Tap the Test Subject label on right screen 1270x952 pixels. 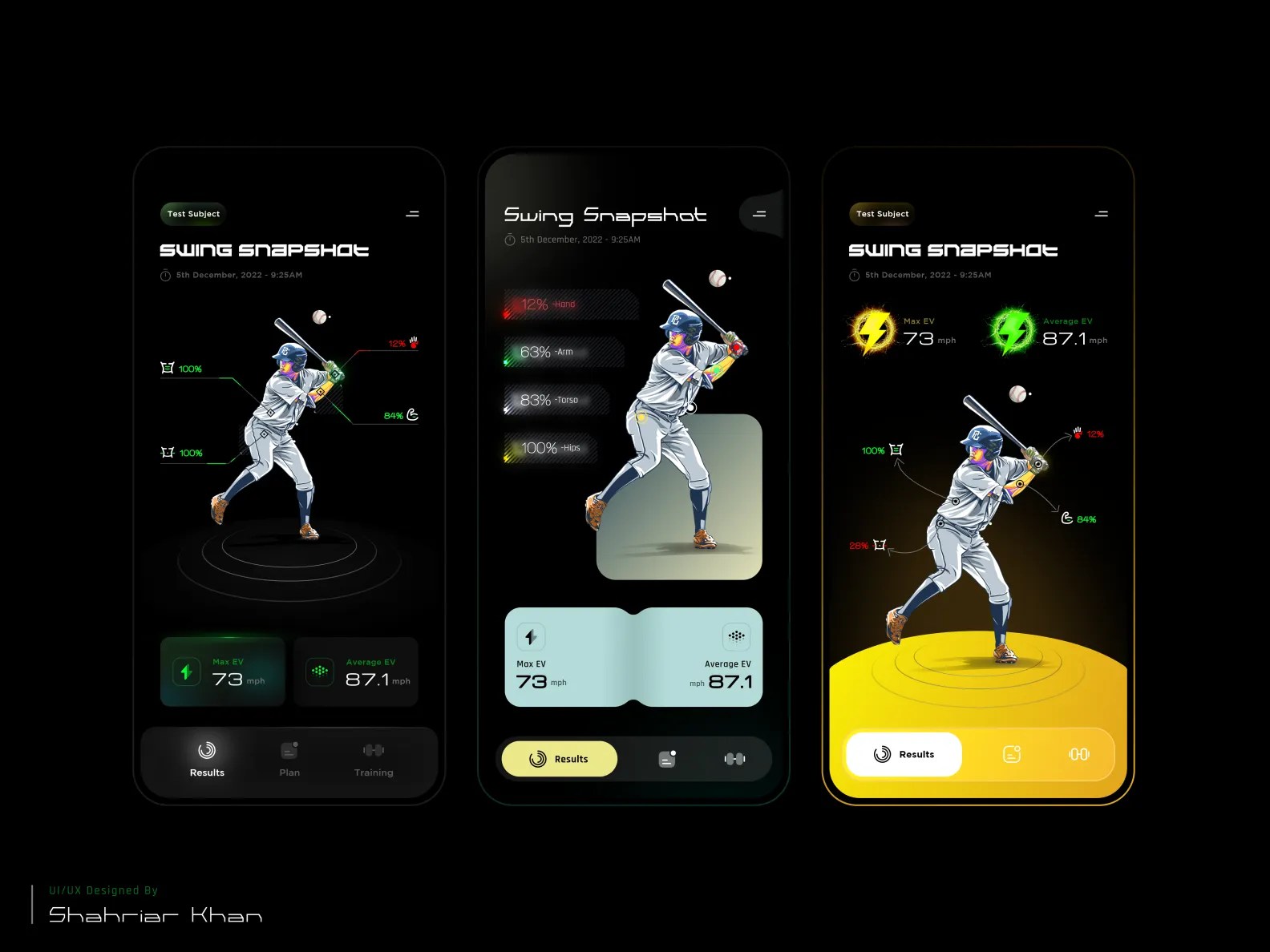[882, 213]
